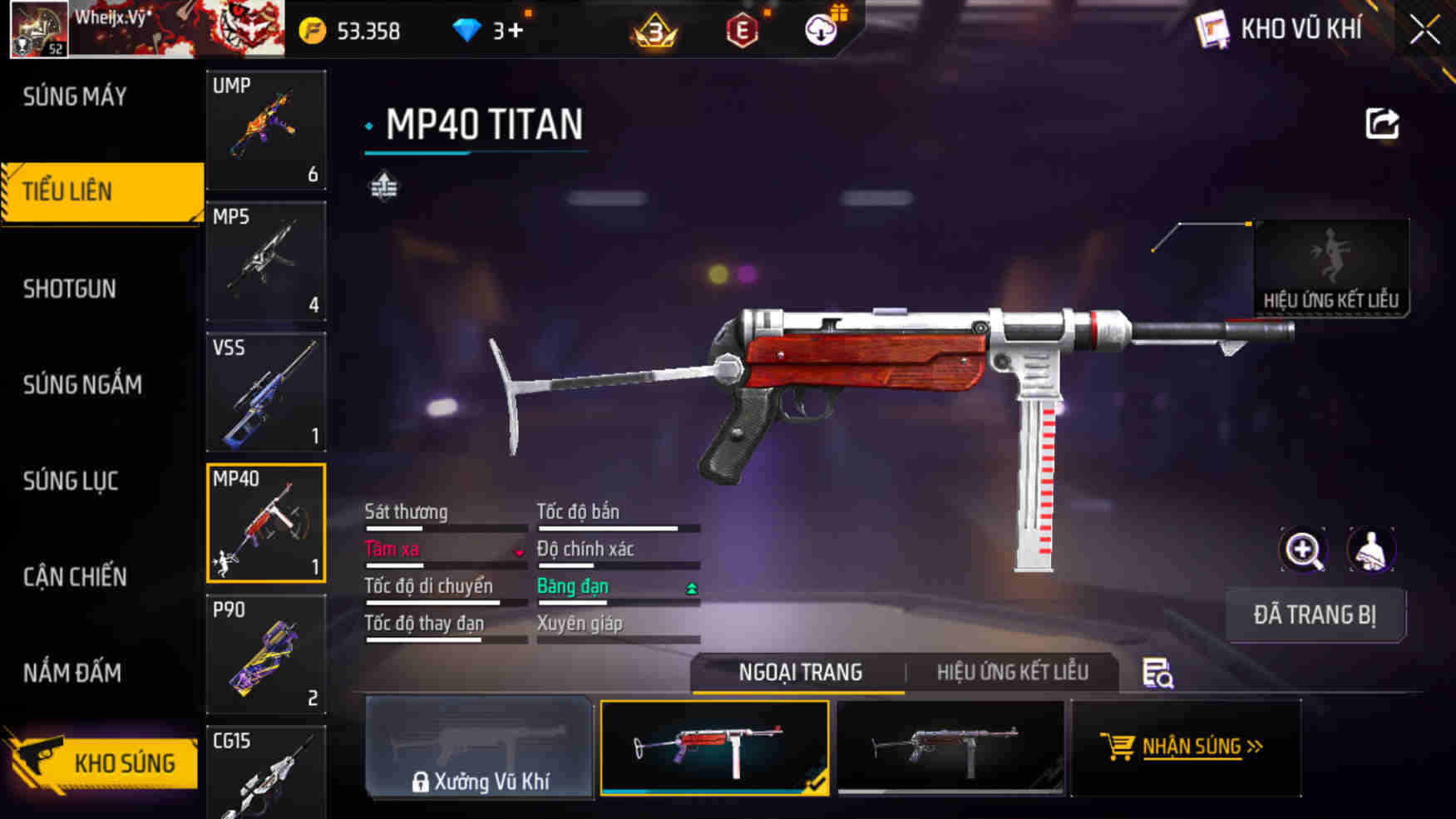Image resolution: width=1456 pixels, height=819 pixels.
Task: Open the SHOTGUN category
Action: click(x=70, y=289)
